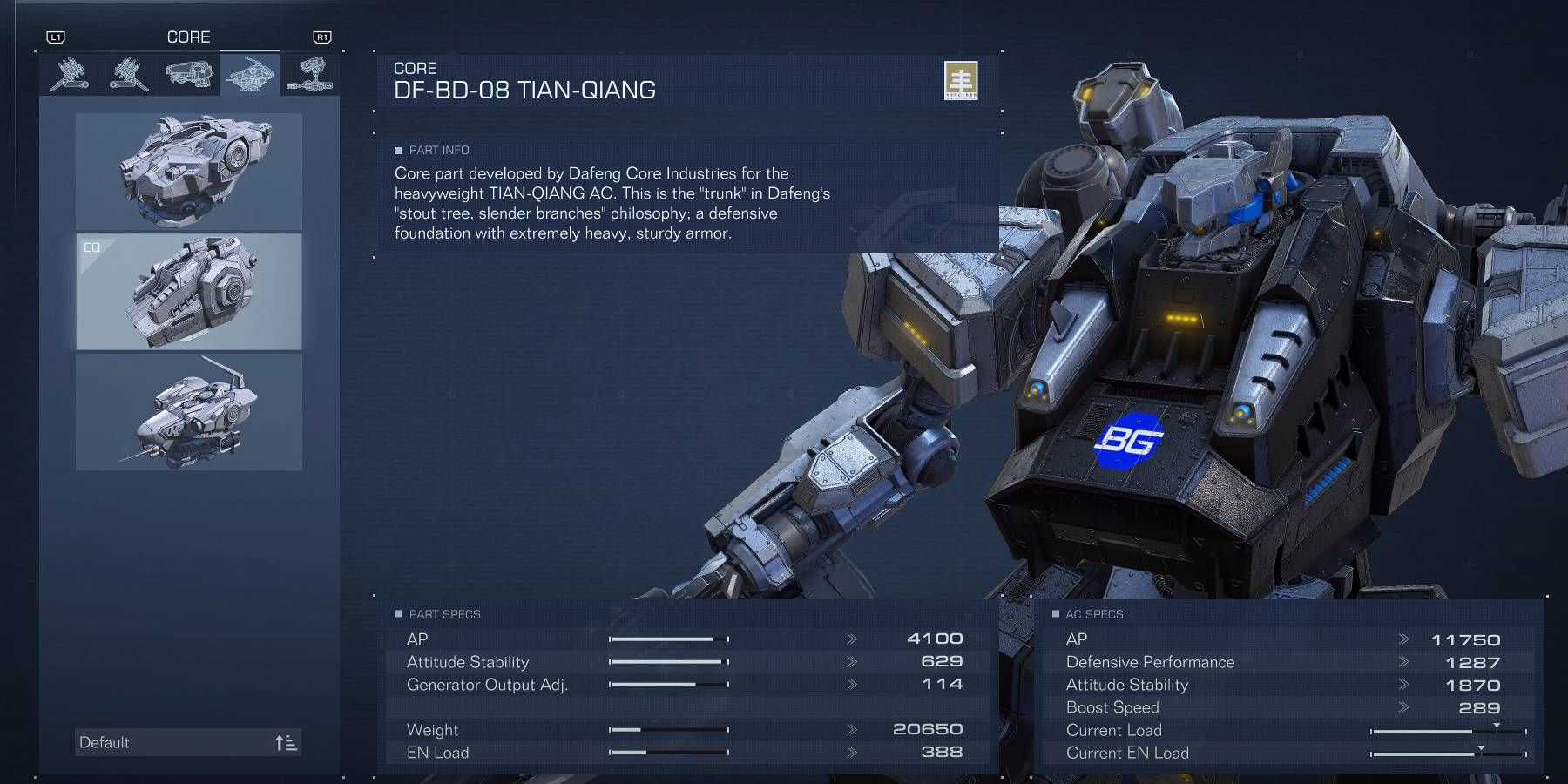Viewport: 1568px width, 784px height.
Task: Open the generator parts category icon
Action: point(311,74)
